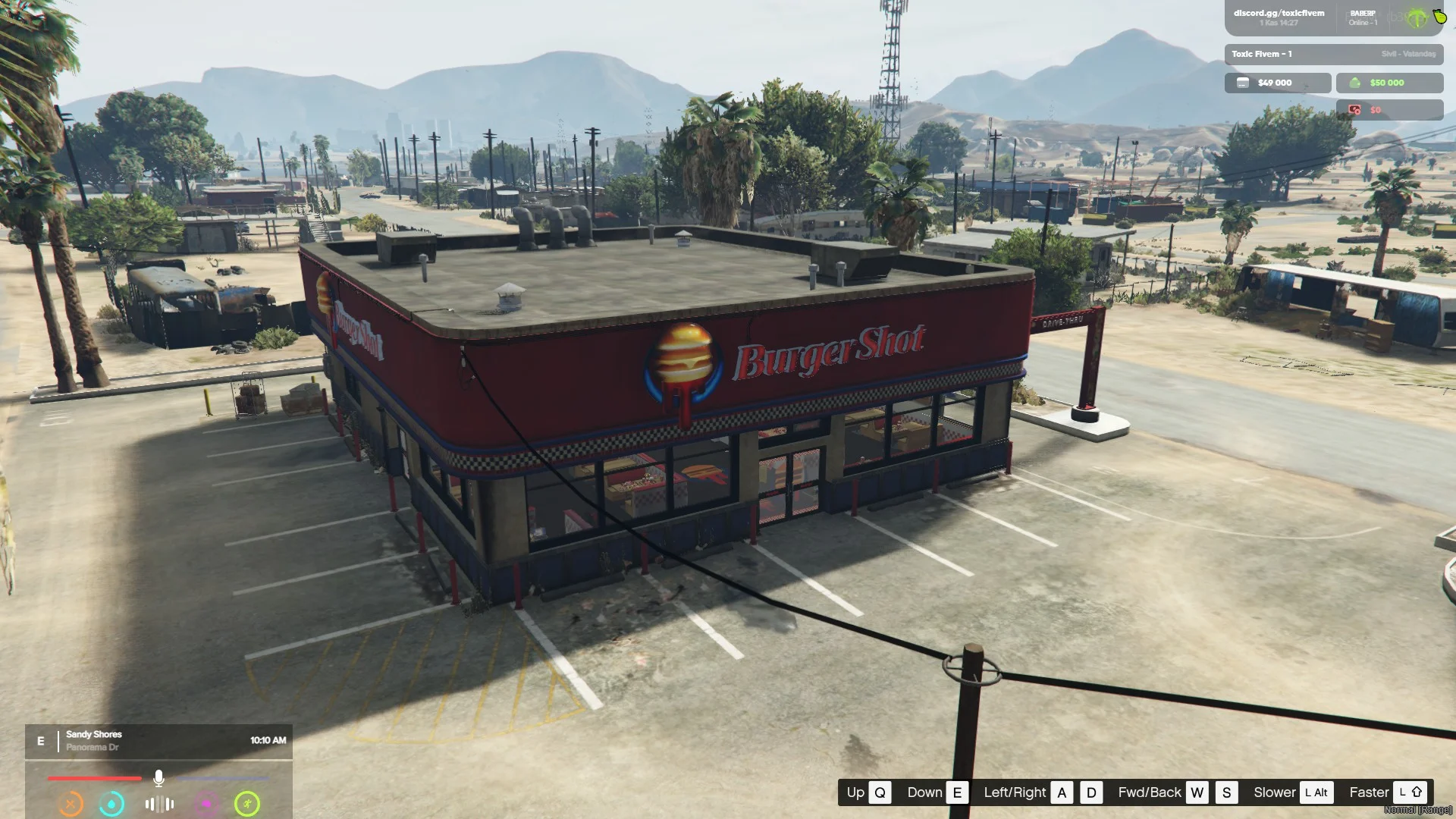This screenshot has width=1456, height=819.
Task: Select the orange hunger status icon
Action: (71, 804)
